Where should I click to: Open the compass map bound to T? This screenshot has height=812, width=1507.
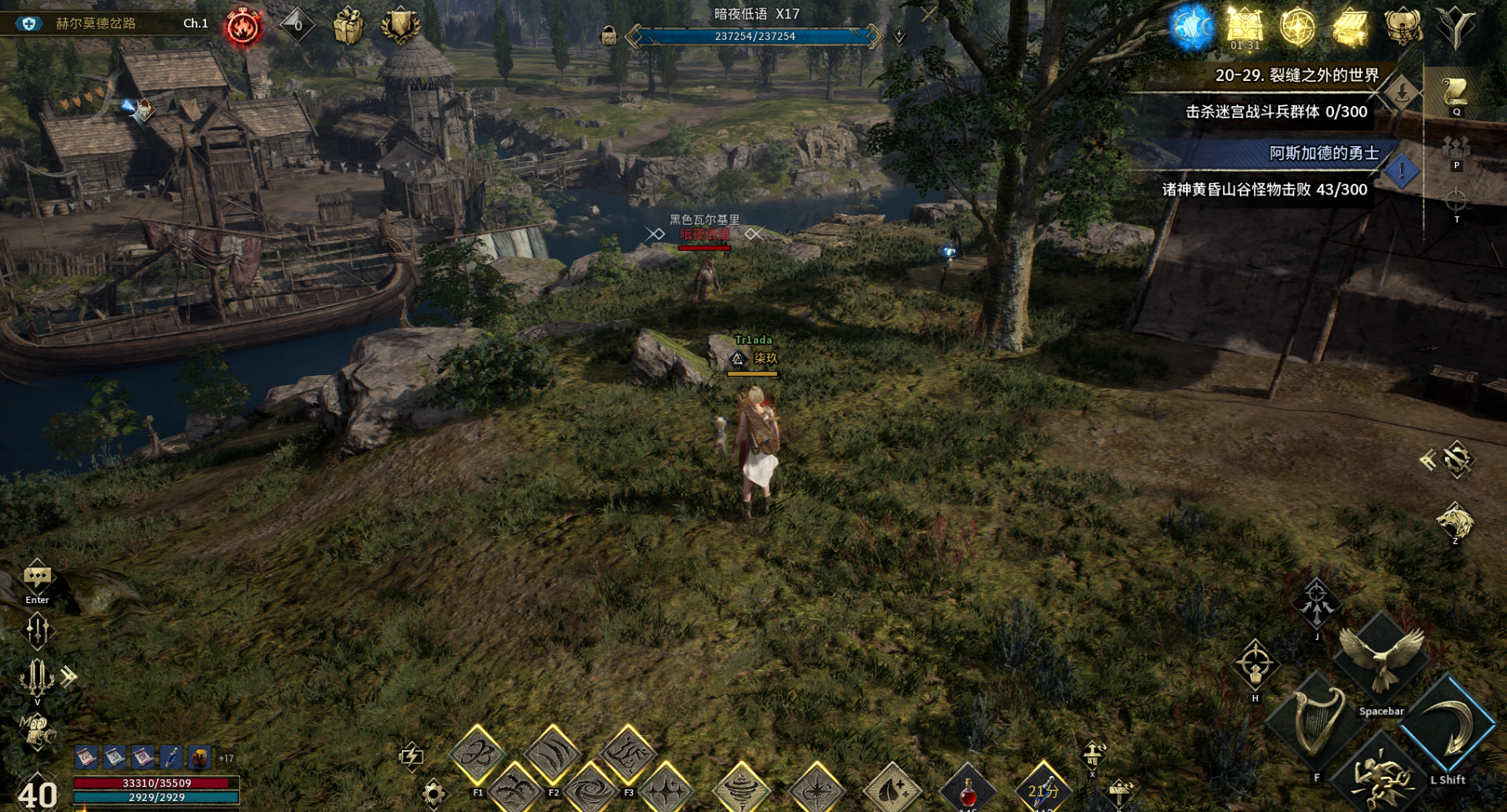pyautogui.click(x=1455, y=199)
